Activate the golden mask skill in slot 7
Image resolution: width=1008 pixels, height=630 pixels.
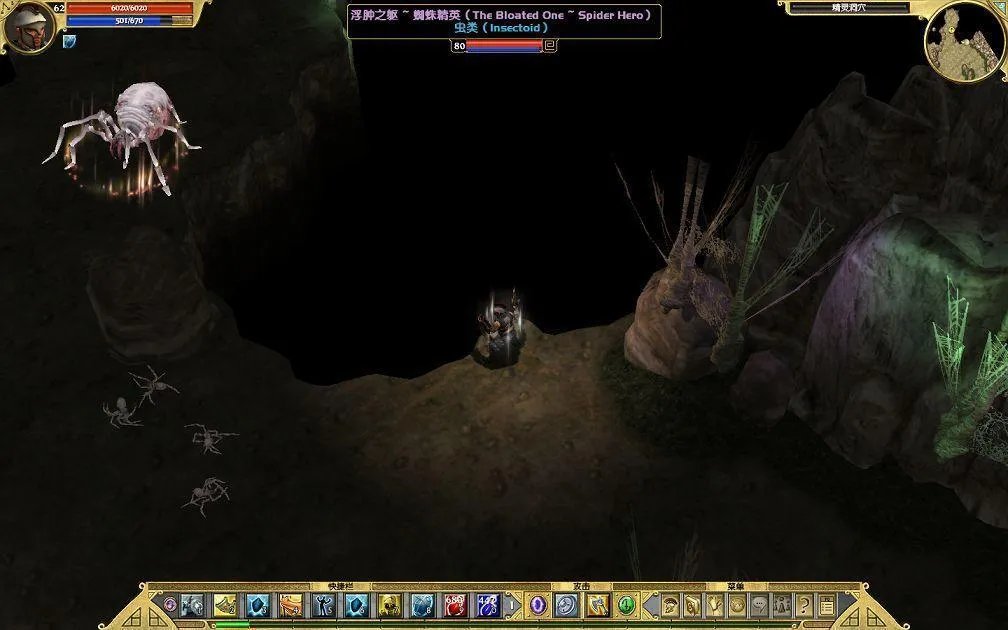click(x=389, y=605)
